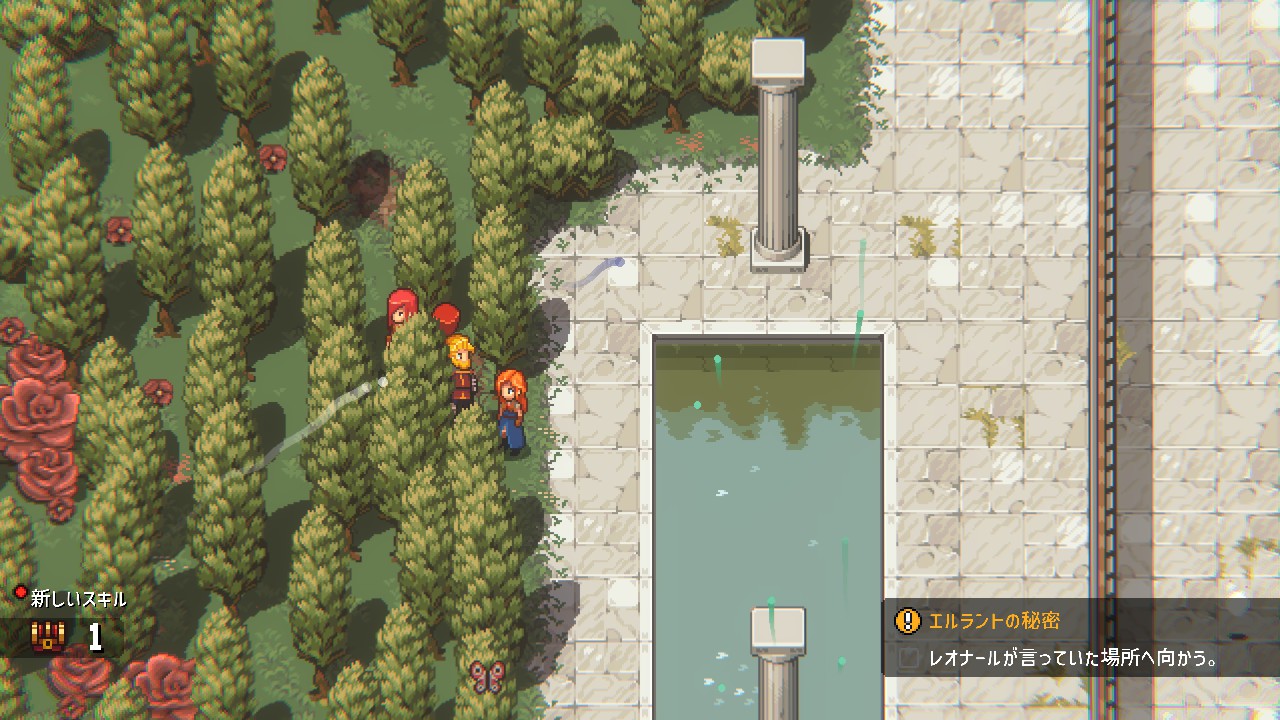Select the レオナール objective checkbox
The height and width of the screenshot is (720, 1280).
pos(908,659)
